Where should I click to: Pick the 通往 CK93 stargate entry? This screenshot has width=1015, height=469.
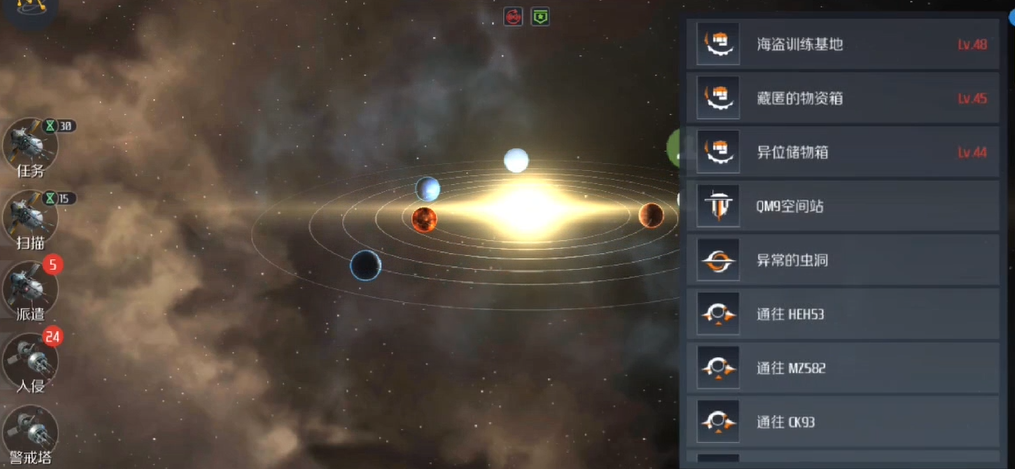pos(842,422)
